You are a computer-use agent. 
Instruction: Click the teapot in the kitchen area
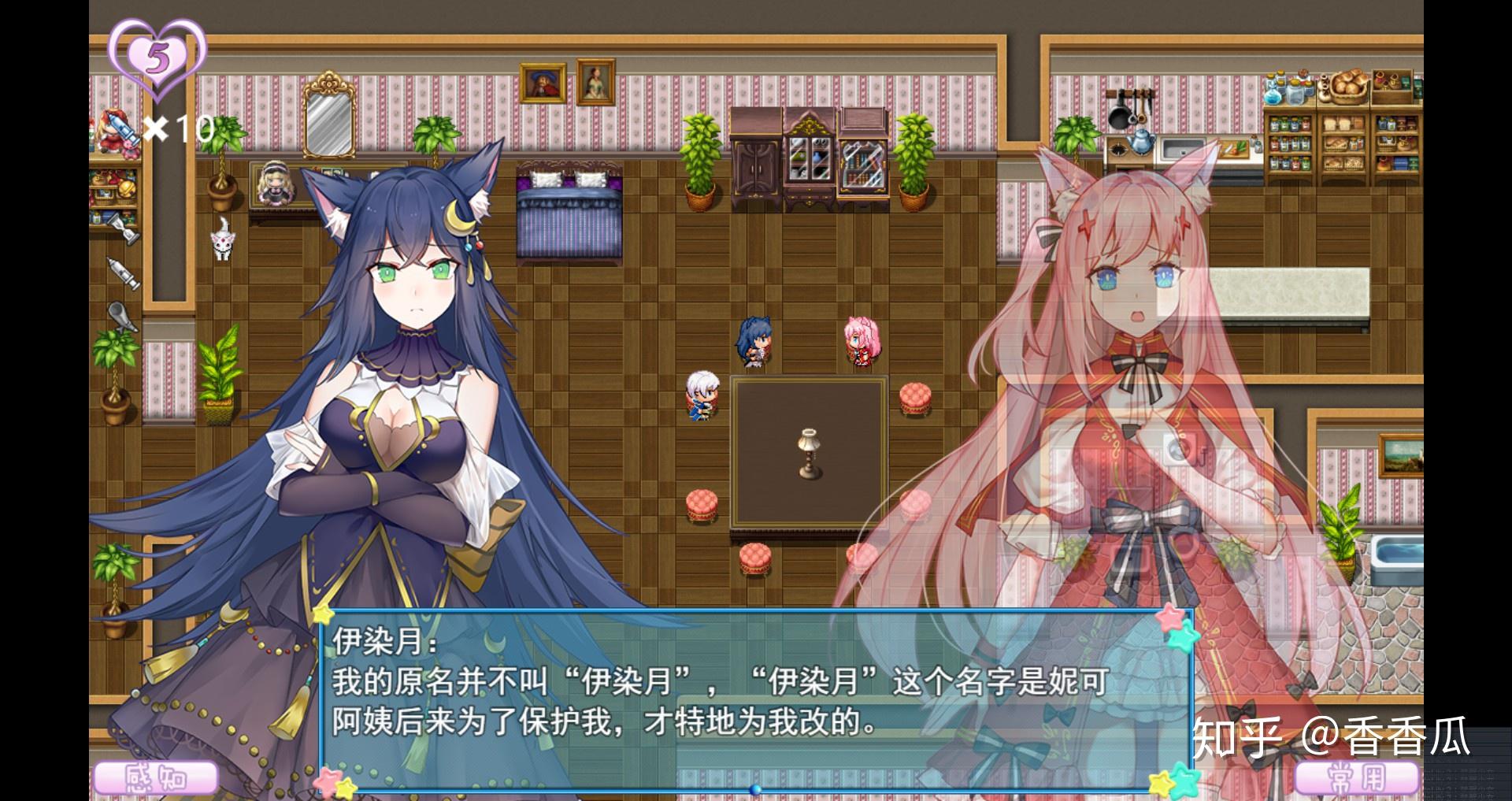[1142, 142]
